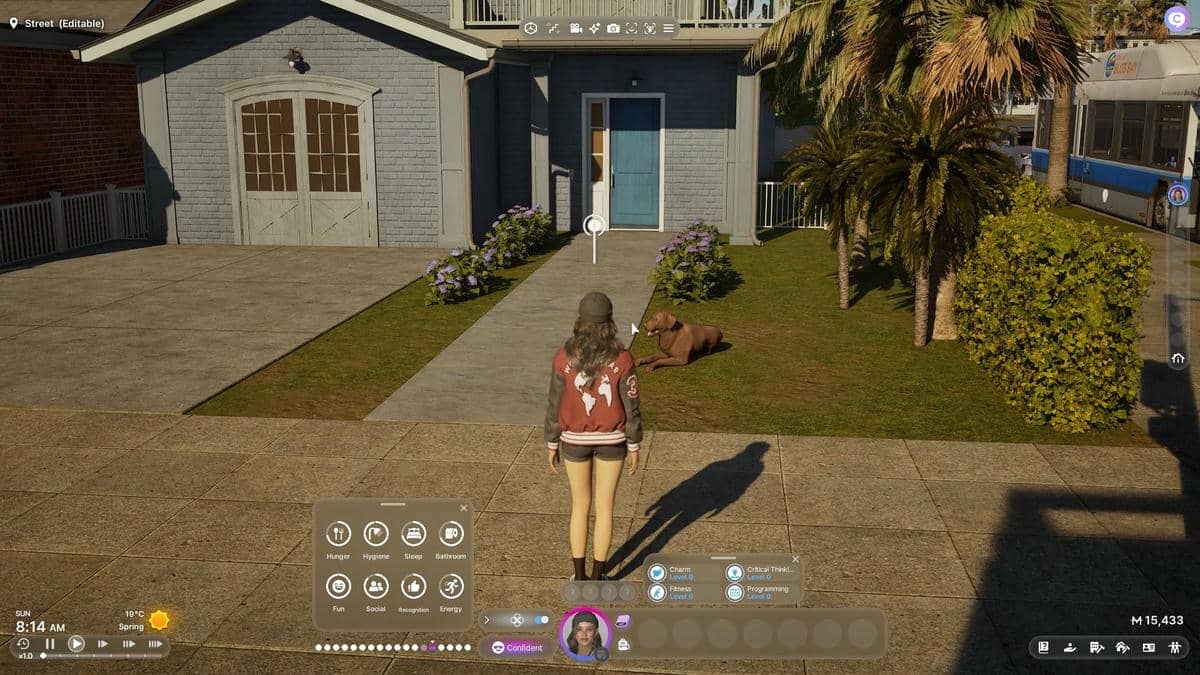Open the top toolbar hamburger menu
The width and height of the screenshot is (1200, 675).
click(668, 28)
